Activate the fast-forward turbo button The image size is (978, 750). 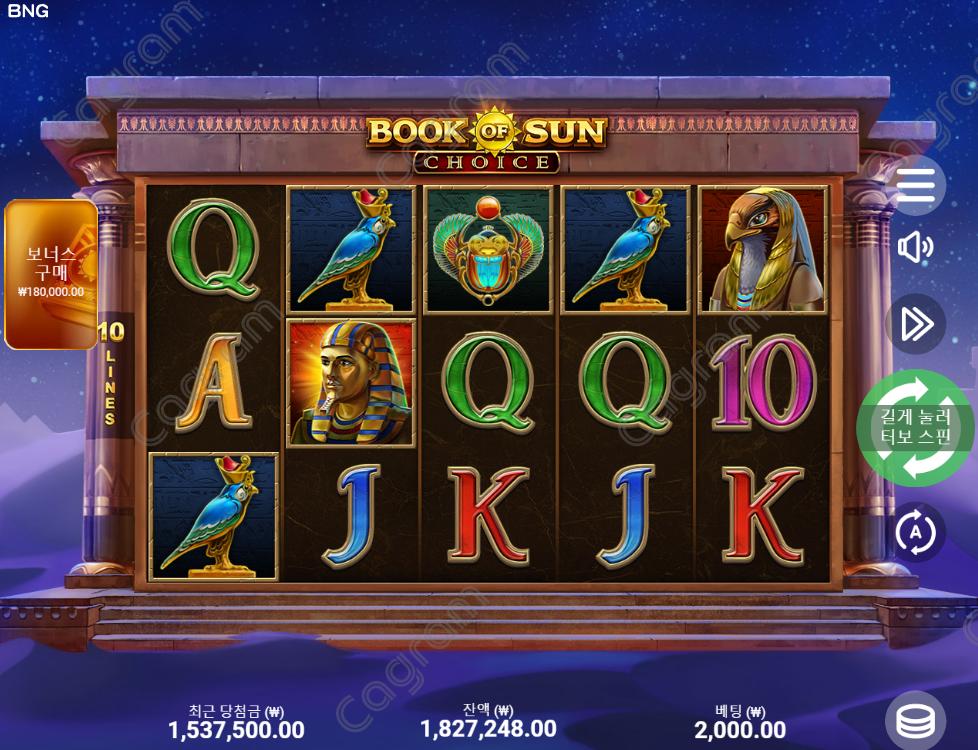[915, 324]
